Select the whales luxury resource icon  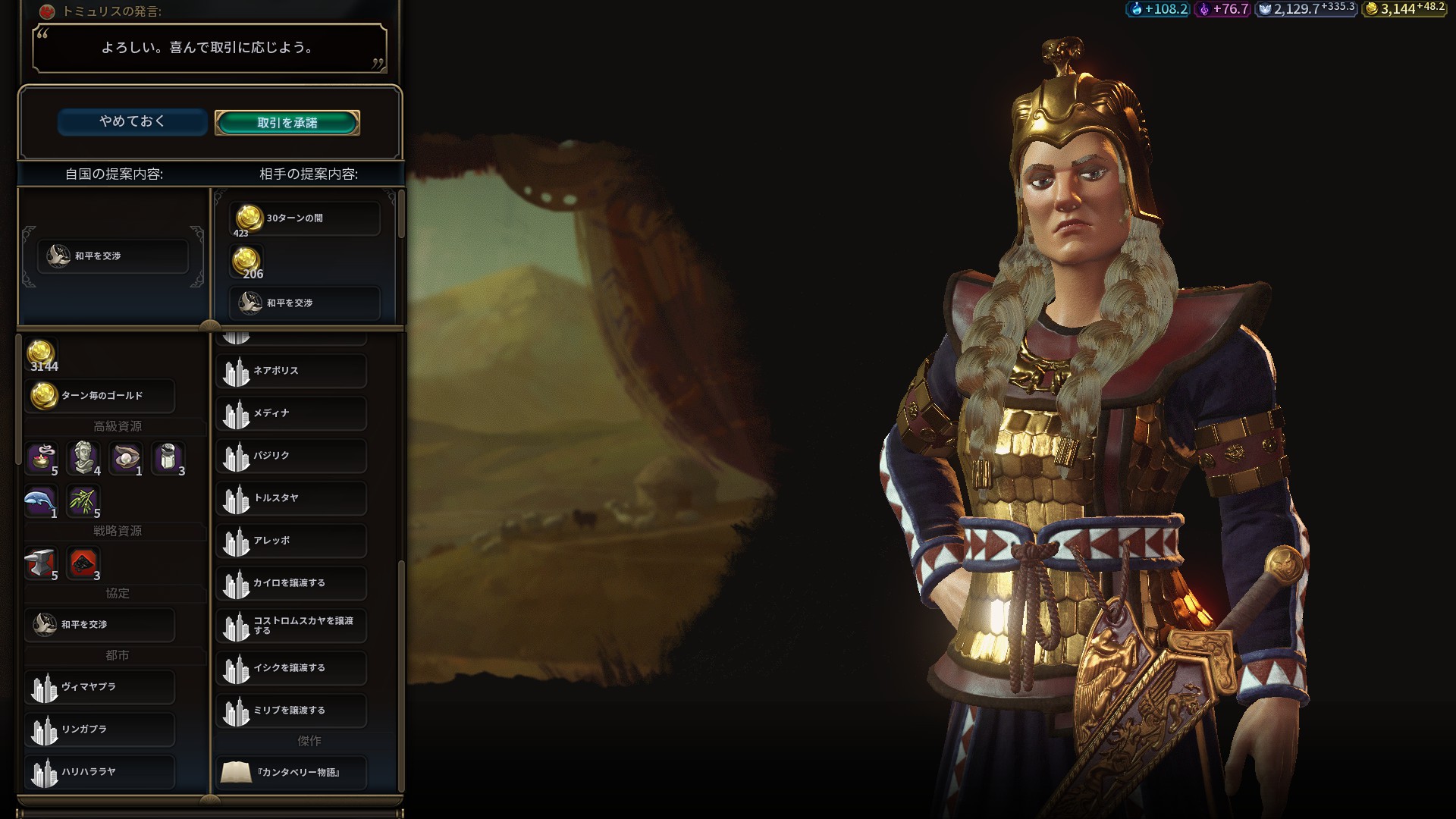(41, 500)
